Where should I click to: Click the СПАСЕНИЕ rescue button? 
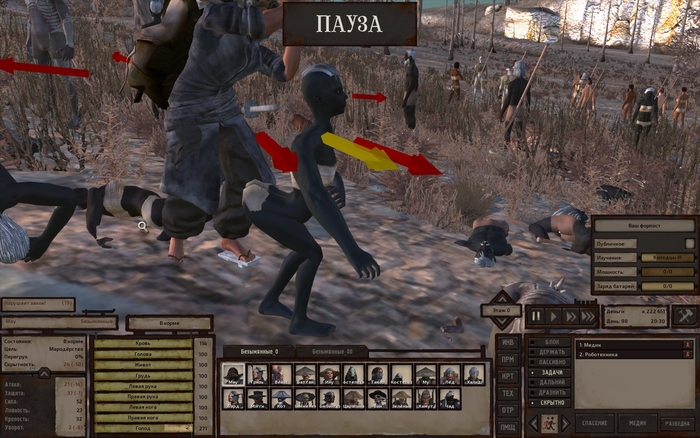point(594,424)
